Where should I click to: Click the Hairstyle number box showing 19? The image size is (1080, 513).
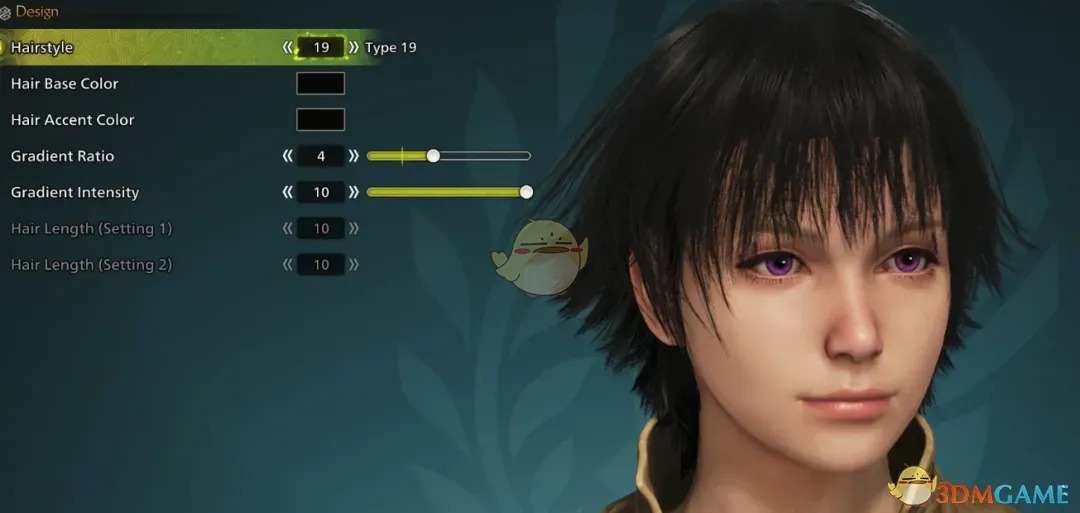[x=320, y=47]
